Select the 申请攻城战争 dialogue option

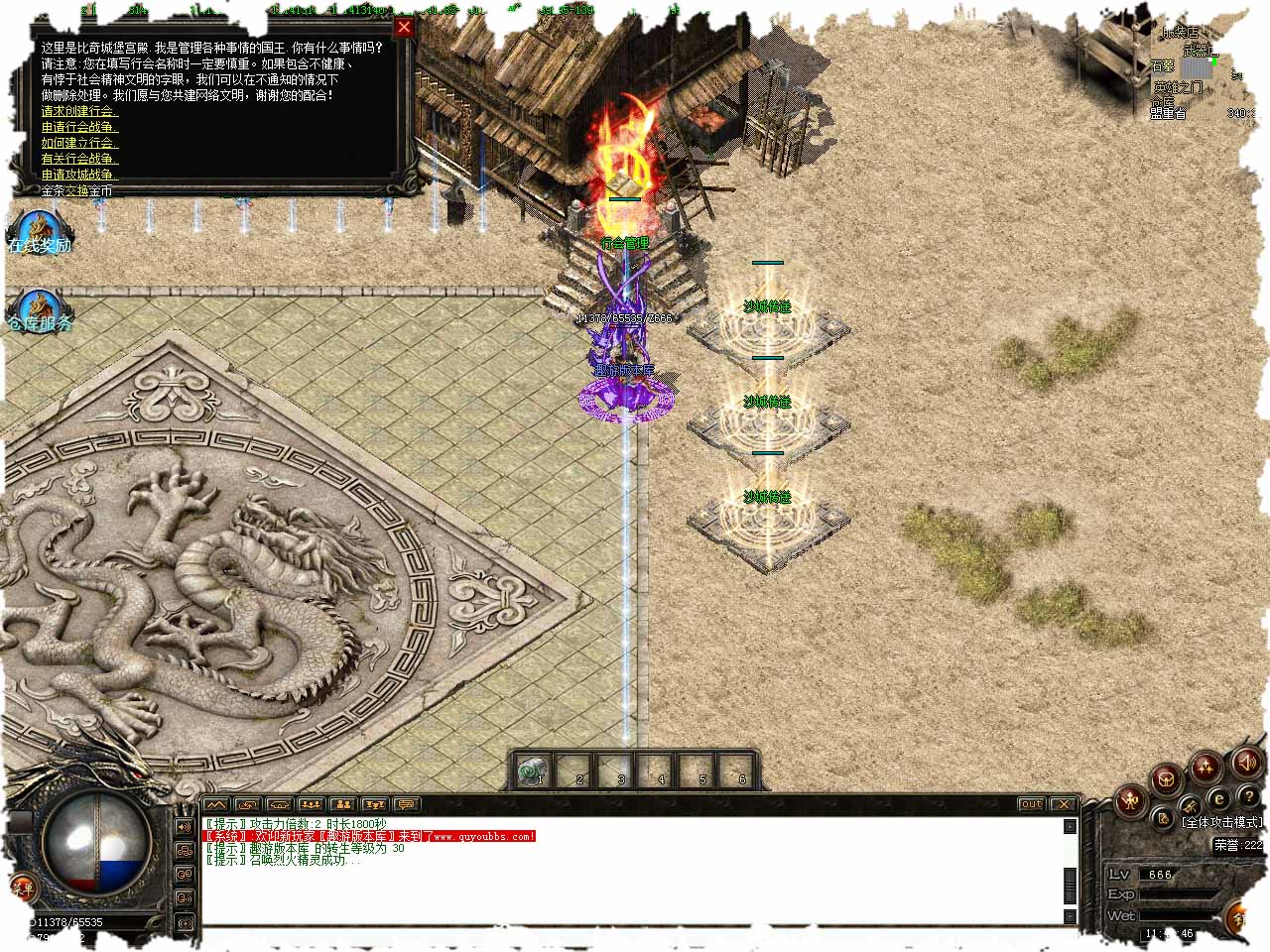(79, 175)
